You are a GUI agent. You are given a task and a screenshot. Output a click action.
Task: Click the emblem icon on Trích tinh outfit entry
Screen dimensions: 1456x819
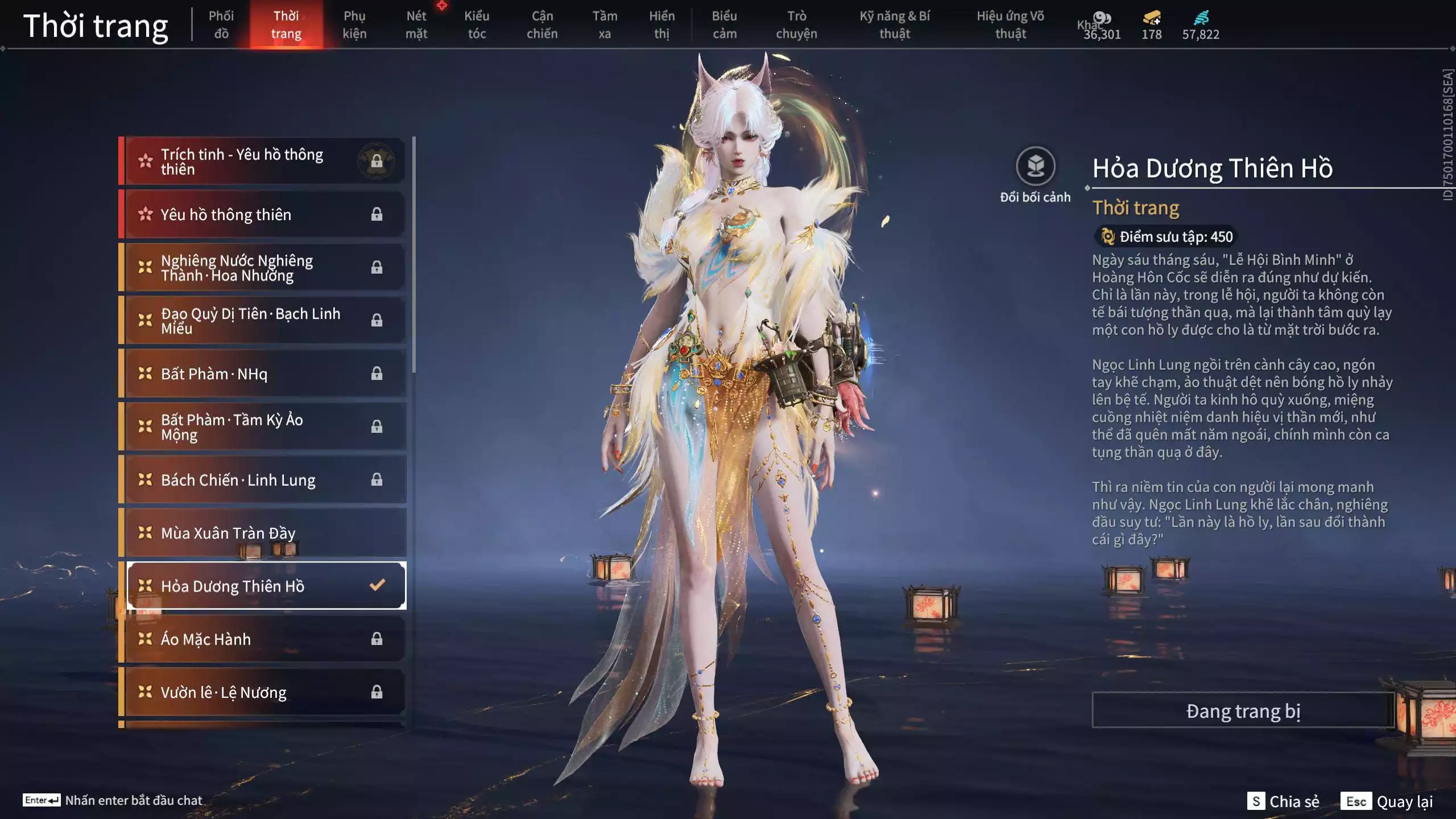(377, 160)
